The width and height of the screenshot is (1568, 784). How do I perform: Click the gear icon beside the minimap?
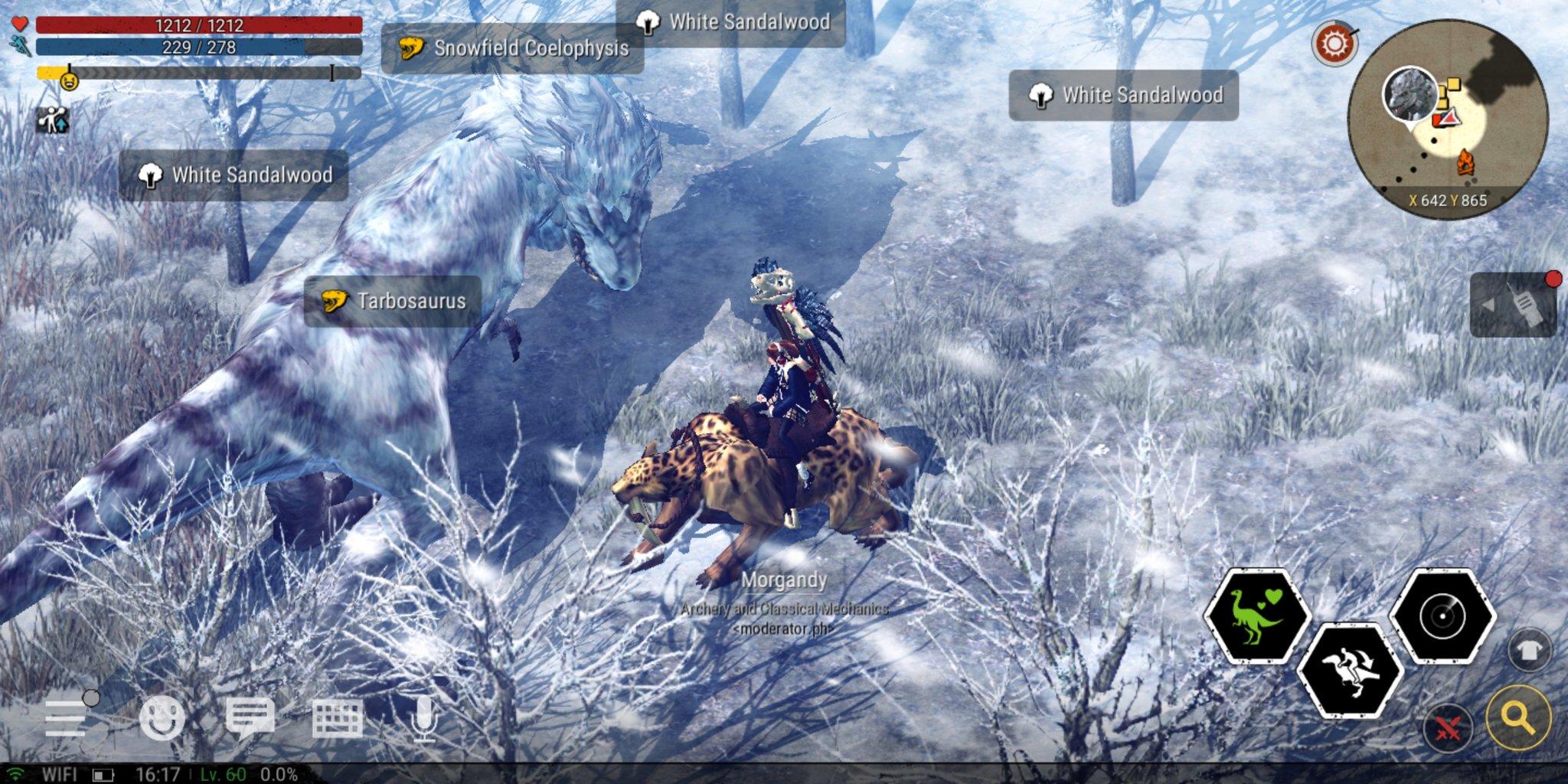(1334, 43)
